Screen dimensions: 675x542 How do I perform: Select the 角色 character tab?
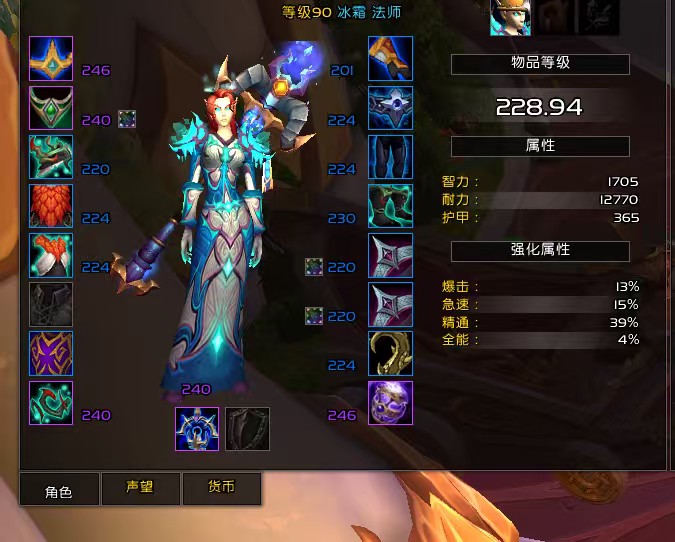59,491
